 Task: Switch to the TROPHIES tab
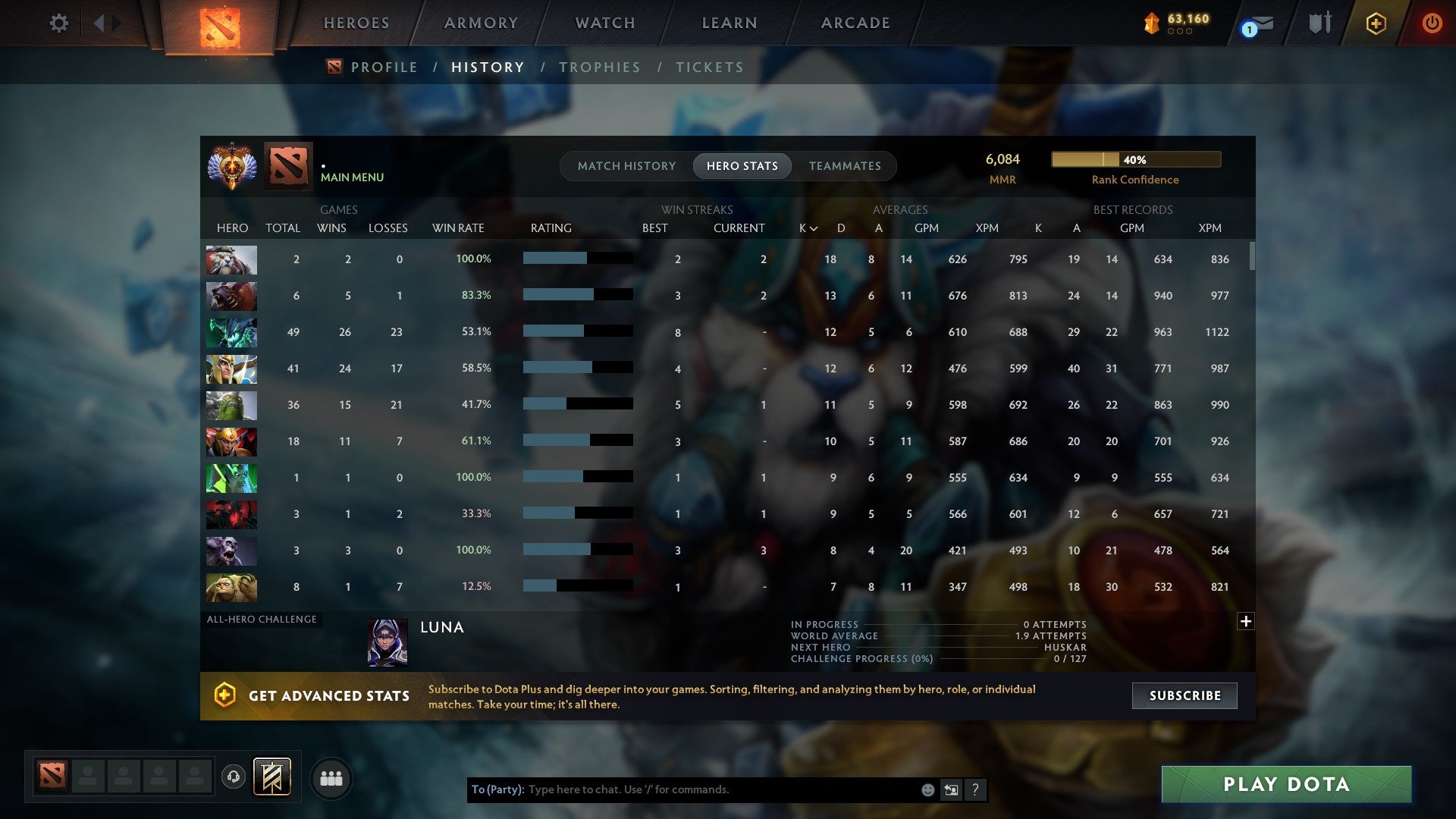pyautogui.click(x=599, y=67)
